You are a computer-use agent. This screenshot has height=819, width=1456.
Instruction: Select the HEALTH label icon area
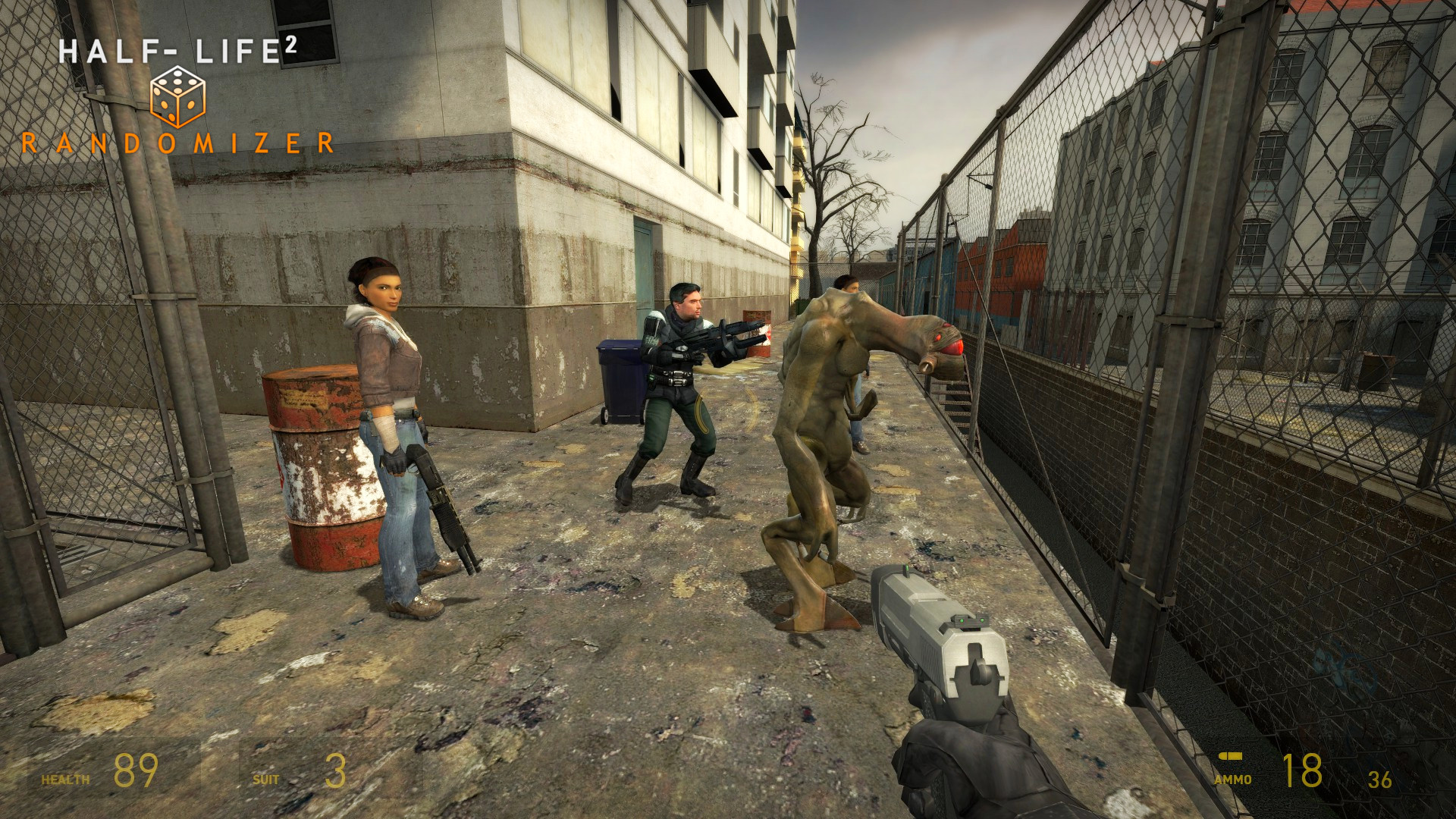pyautogui.click(x=64, y=781)
